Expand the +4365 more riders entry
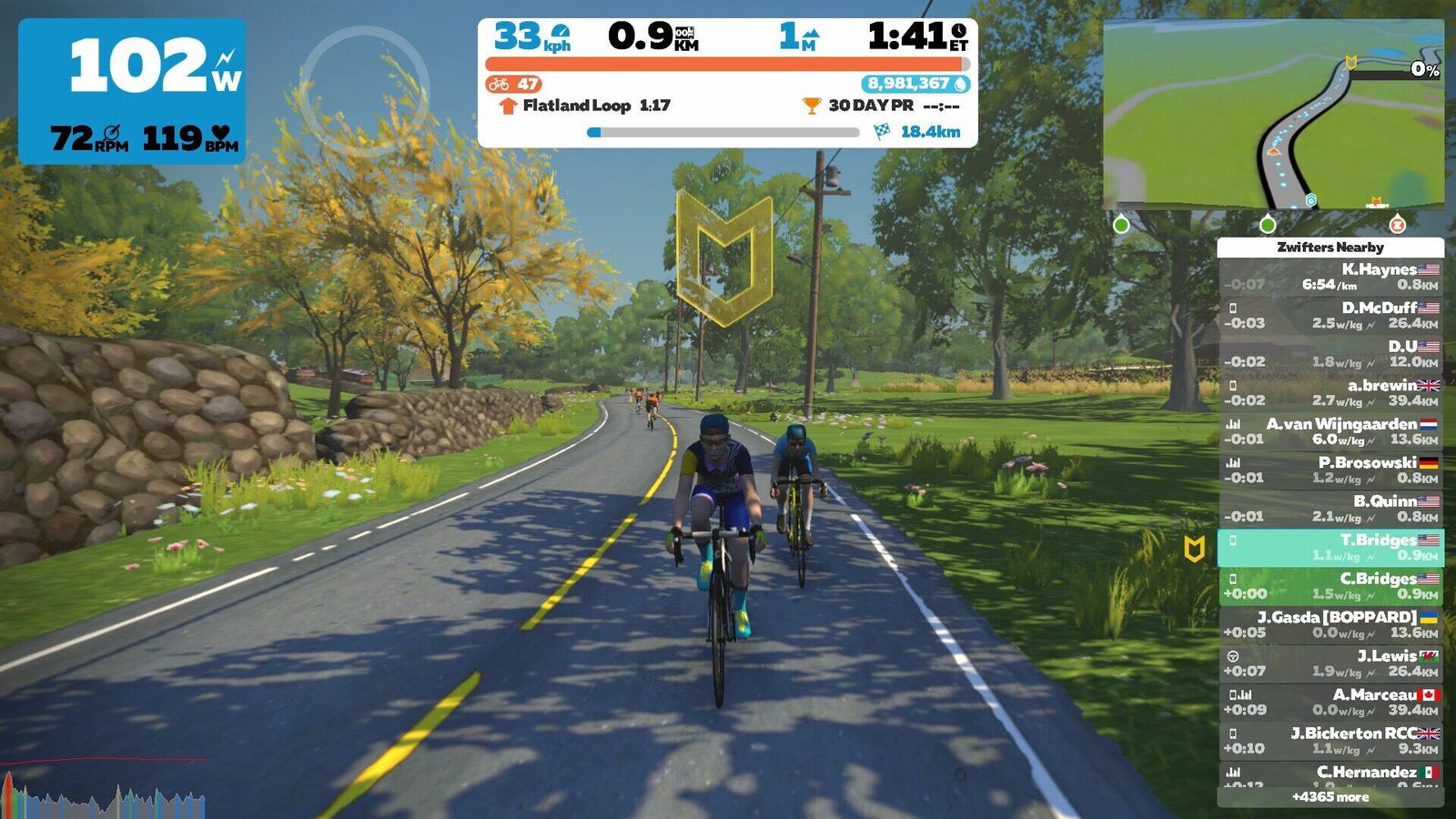Viewport: 1456px width, 819px height. point(1330,797)
